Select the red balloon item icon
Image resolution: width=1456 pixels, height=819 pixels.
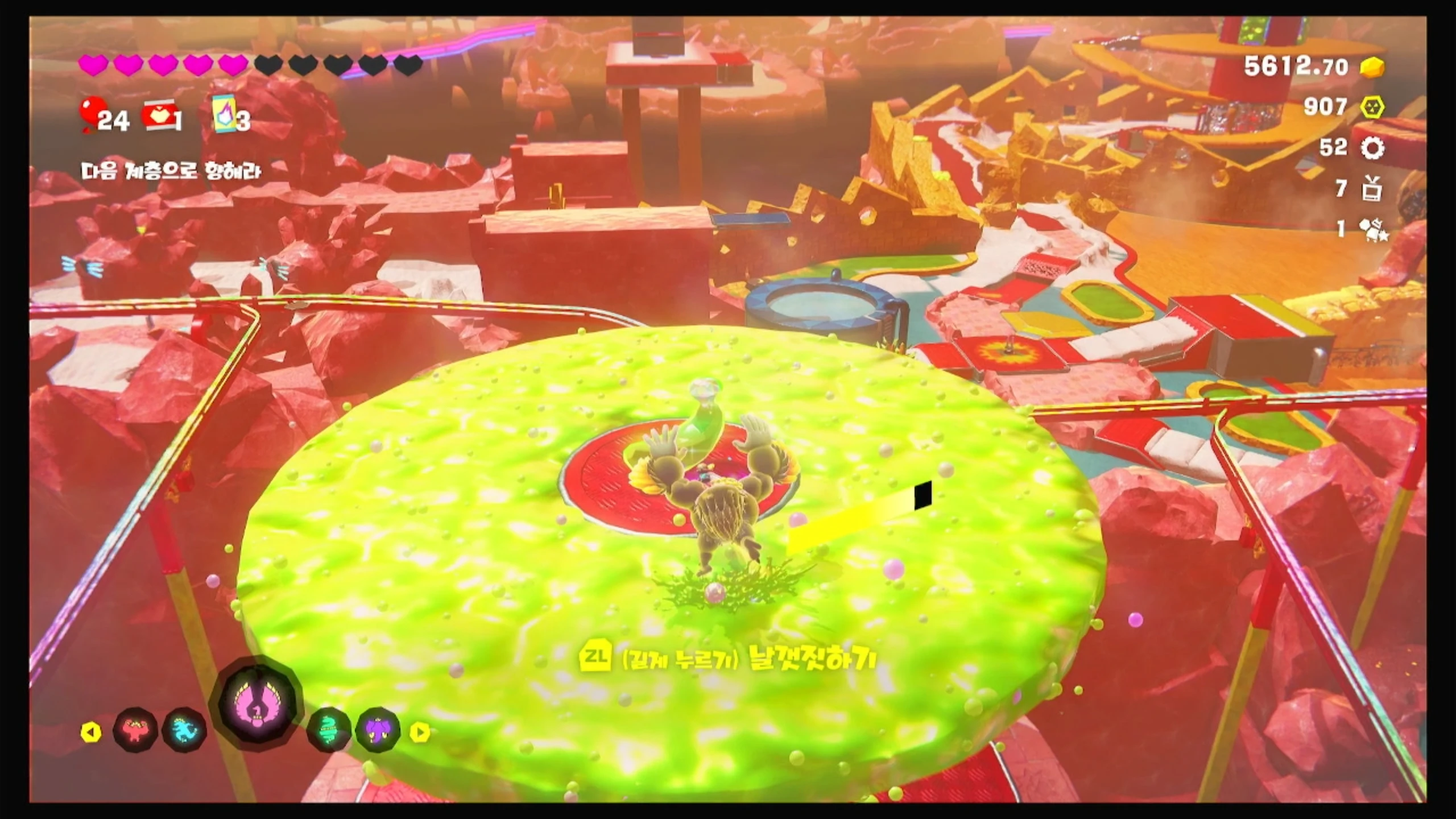(x=90, y=114)
